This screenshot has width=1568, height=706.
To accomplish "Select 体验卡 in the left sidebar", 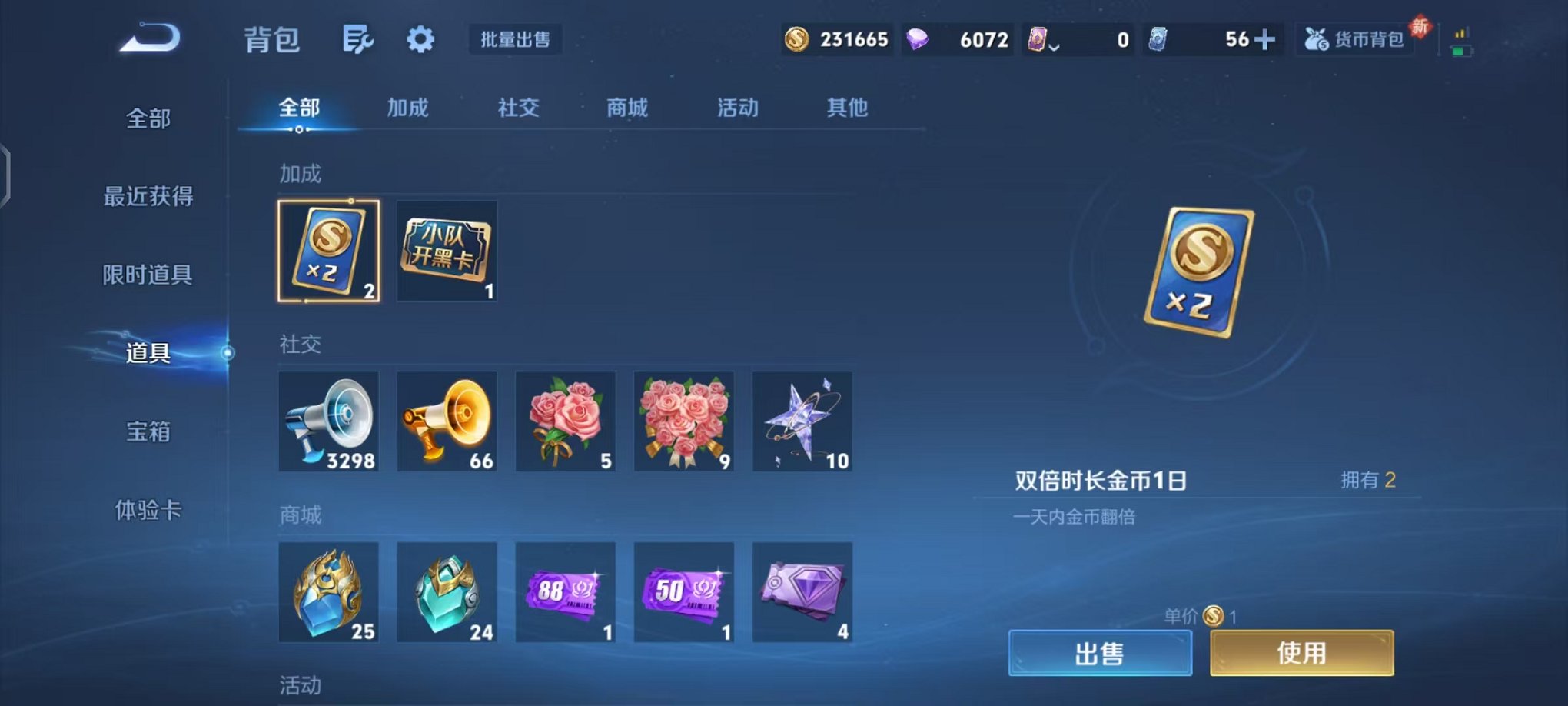I will click(148, 511).
